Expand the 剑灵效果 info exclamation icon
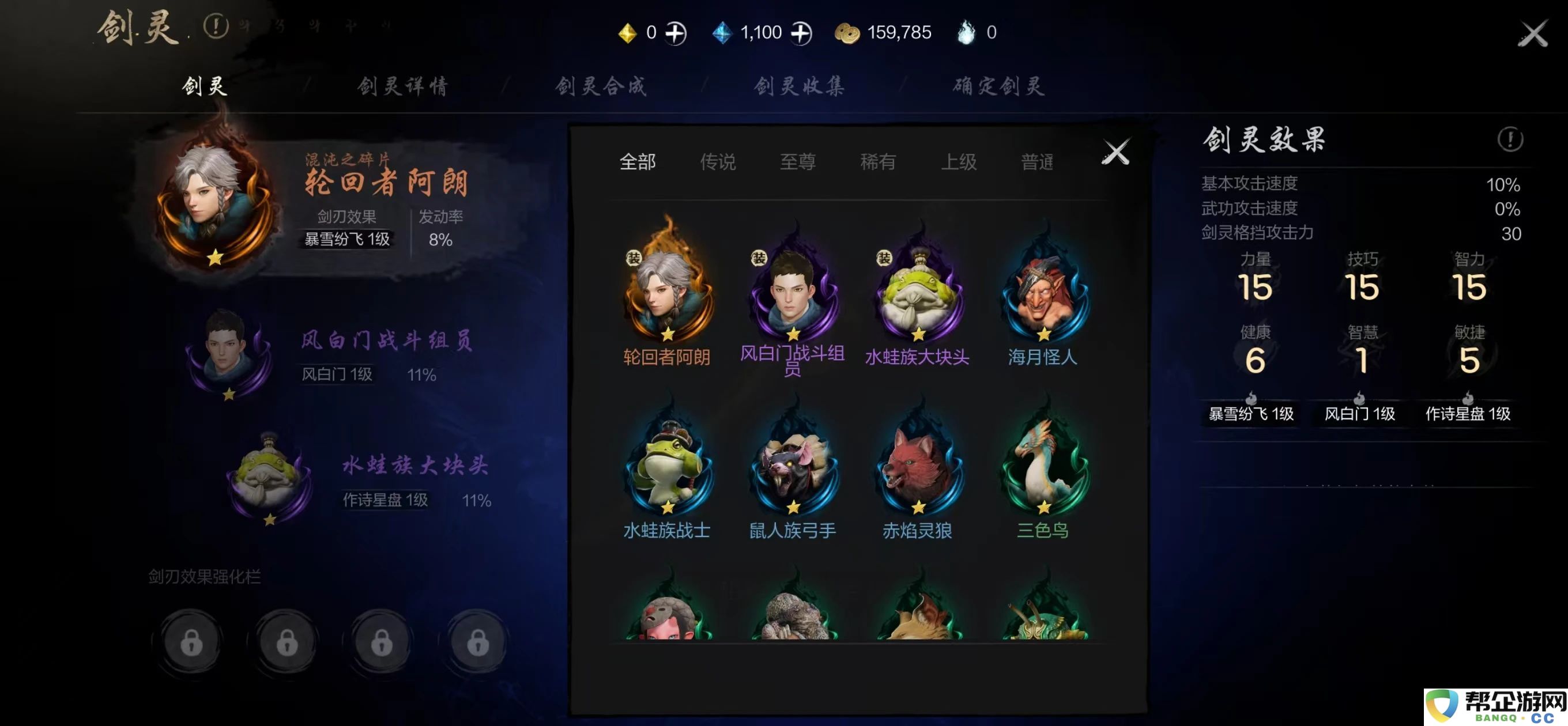 coord(1509,140)
